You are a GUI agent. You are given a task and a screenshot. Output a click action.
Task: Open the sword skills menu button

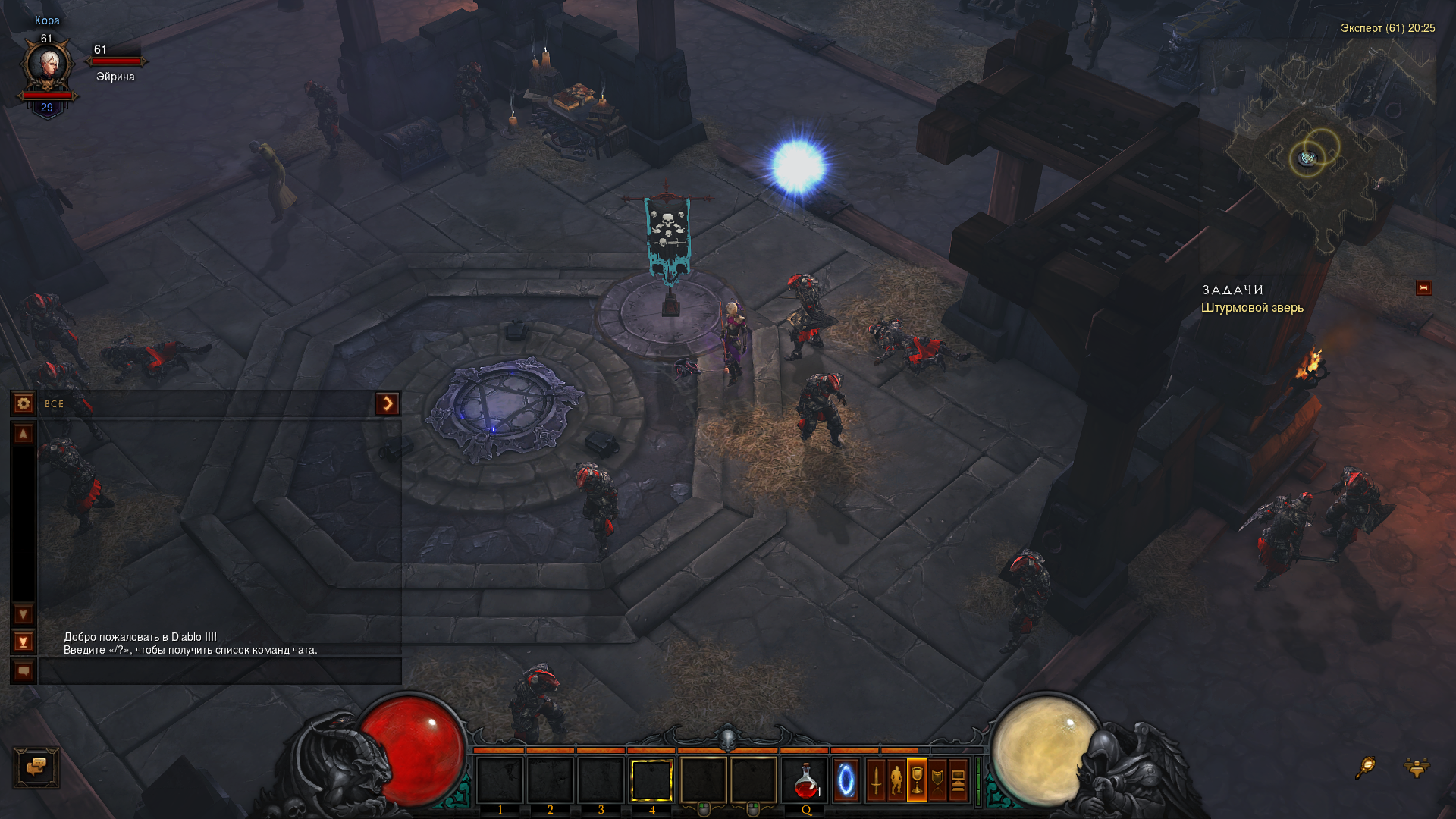(x=876, y=780)
